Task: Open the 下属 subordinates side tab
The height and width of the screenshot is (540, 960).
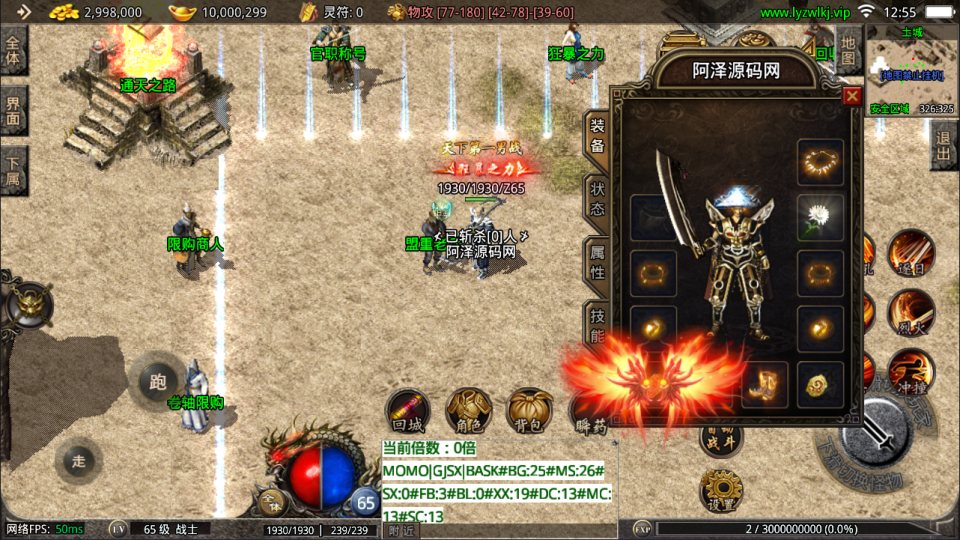Action: point(13,170)
